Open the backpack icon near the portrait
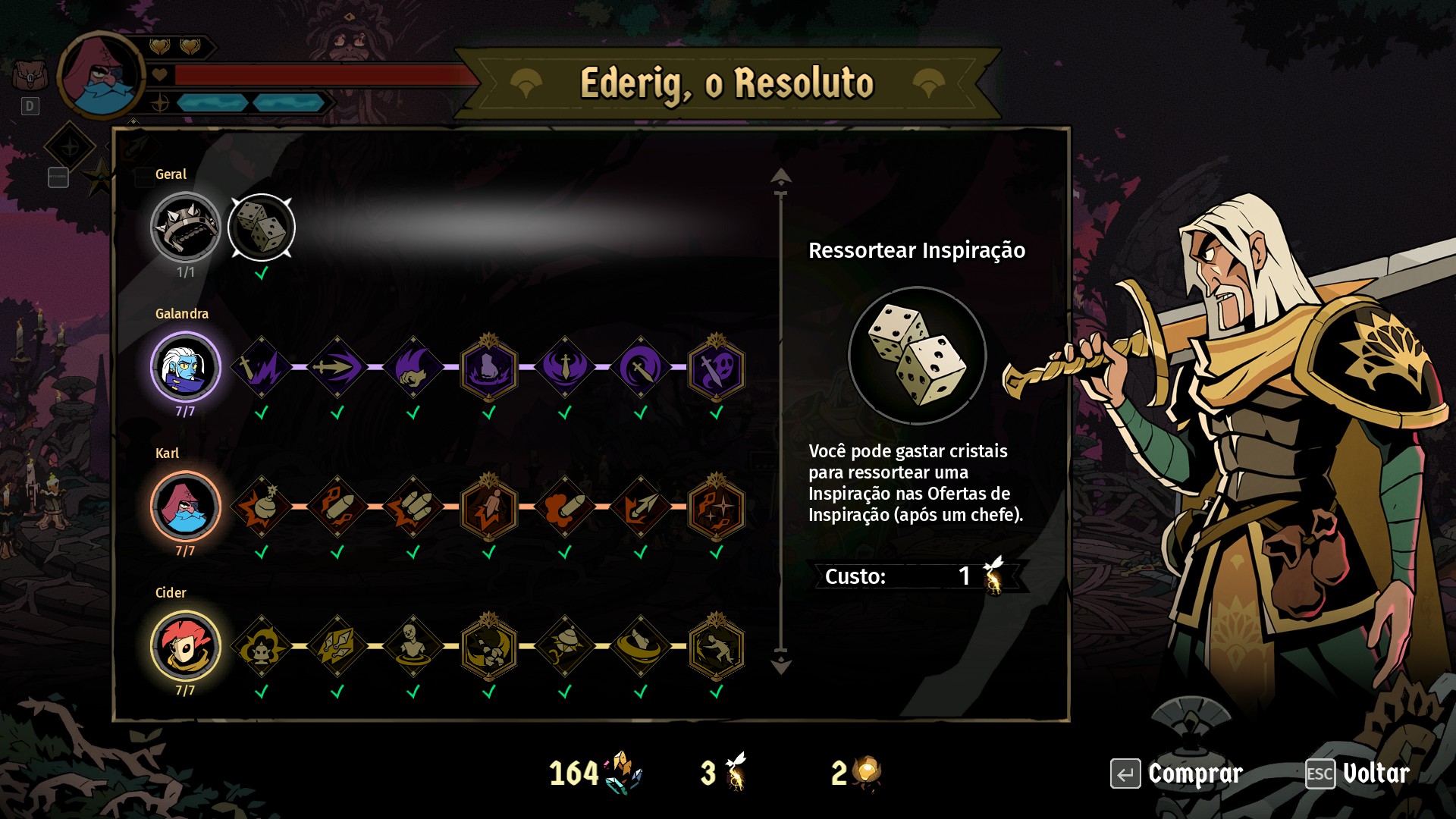 [30, 76]
